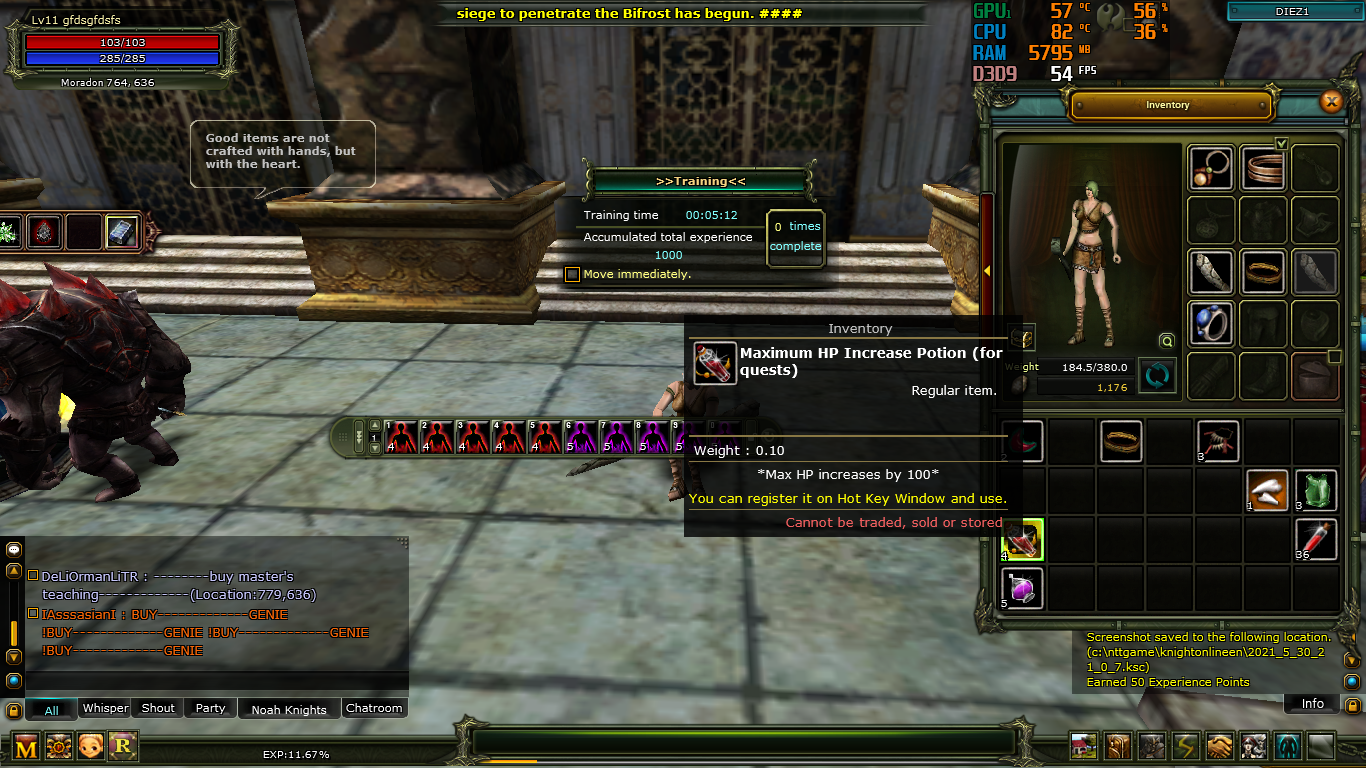This screenshot has width=1366, height=768.
Task: Click the R icon in bottom bar
Action: point(123,746)
